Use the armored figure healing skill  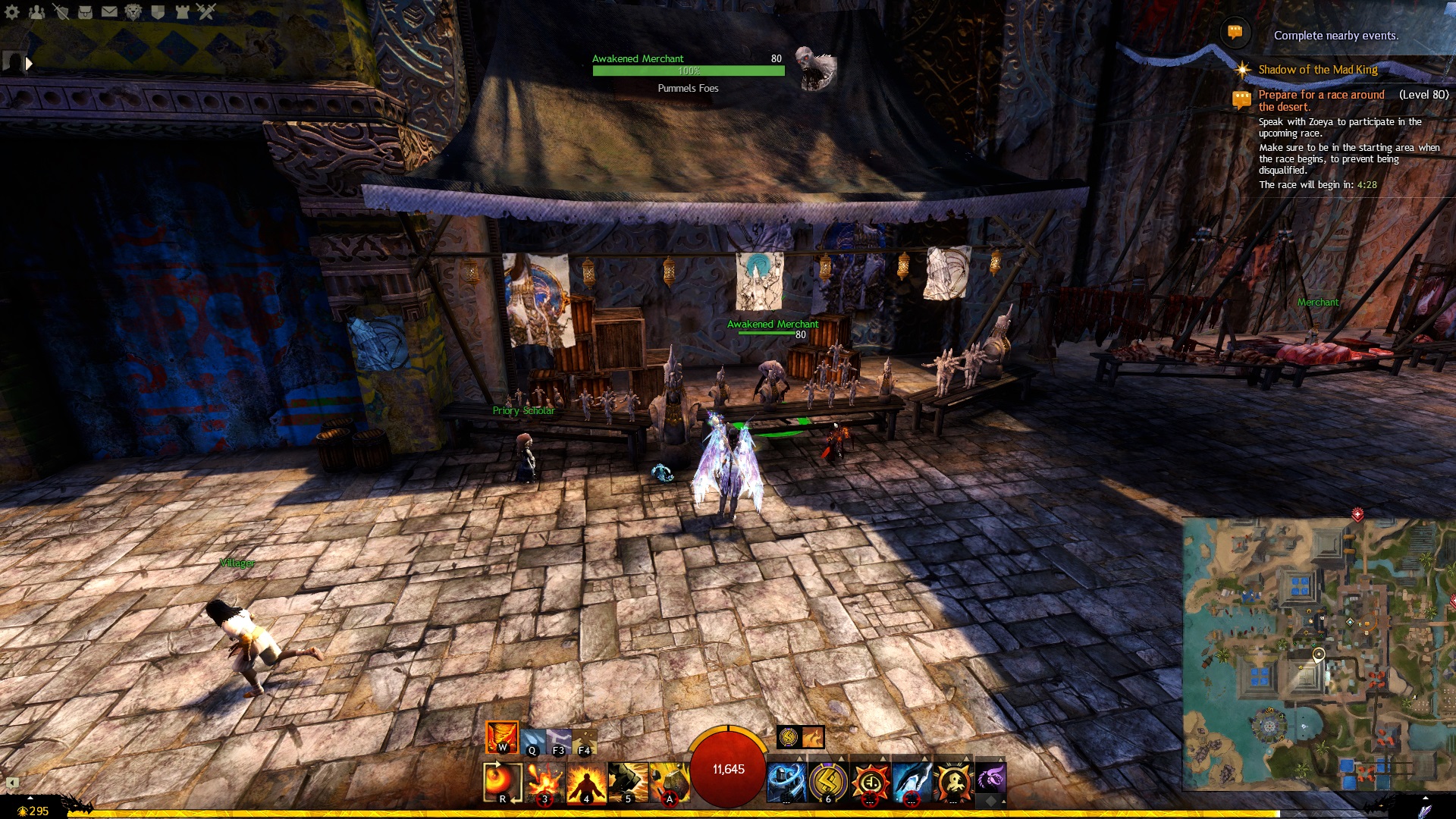click(786, 781)
